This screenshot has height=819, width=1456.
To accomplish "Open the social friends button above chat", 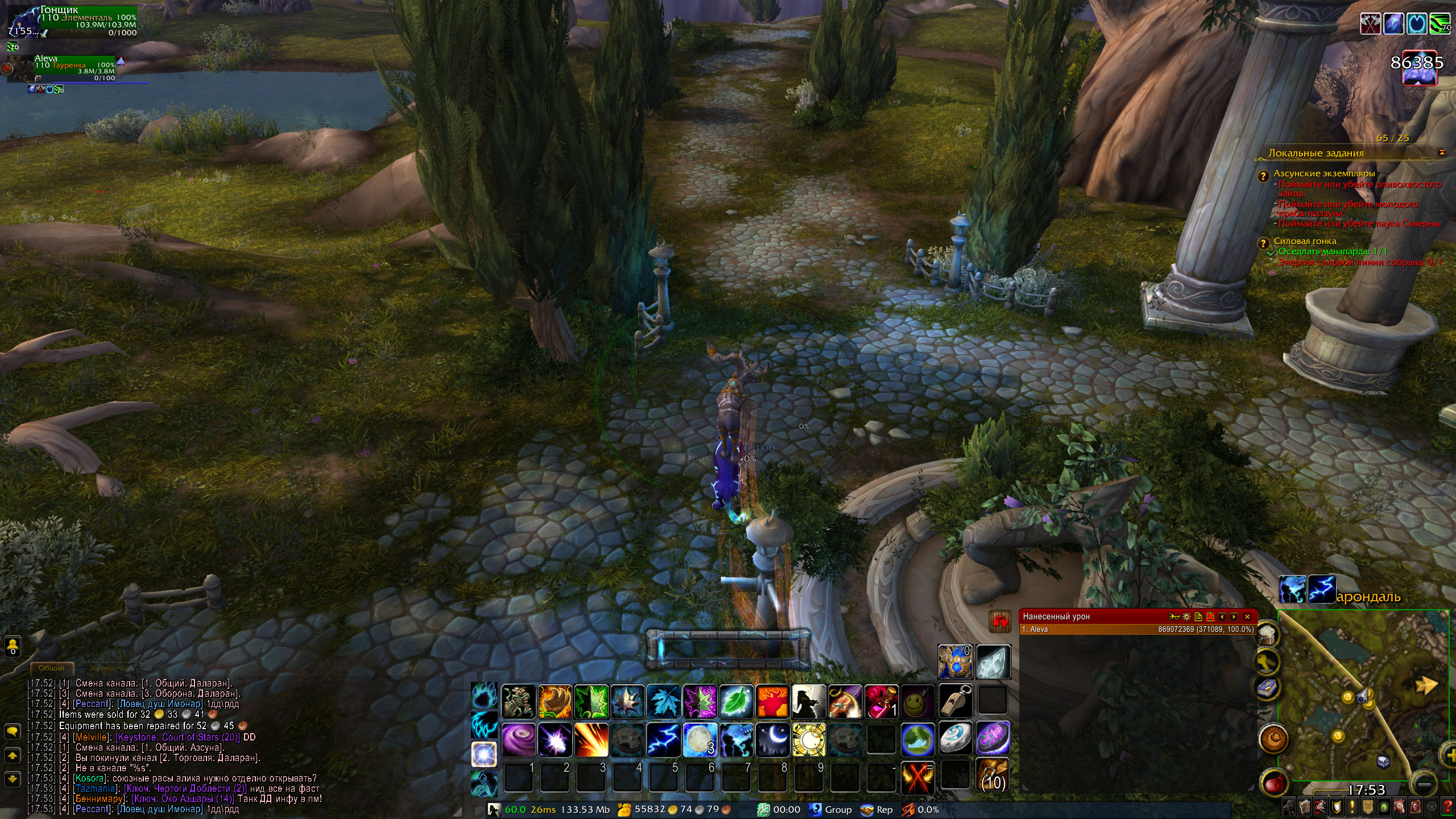I will (13, 646).
